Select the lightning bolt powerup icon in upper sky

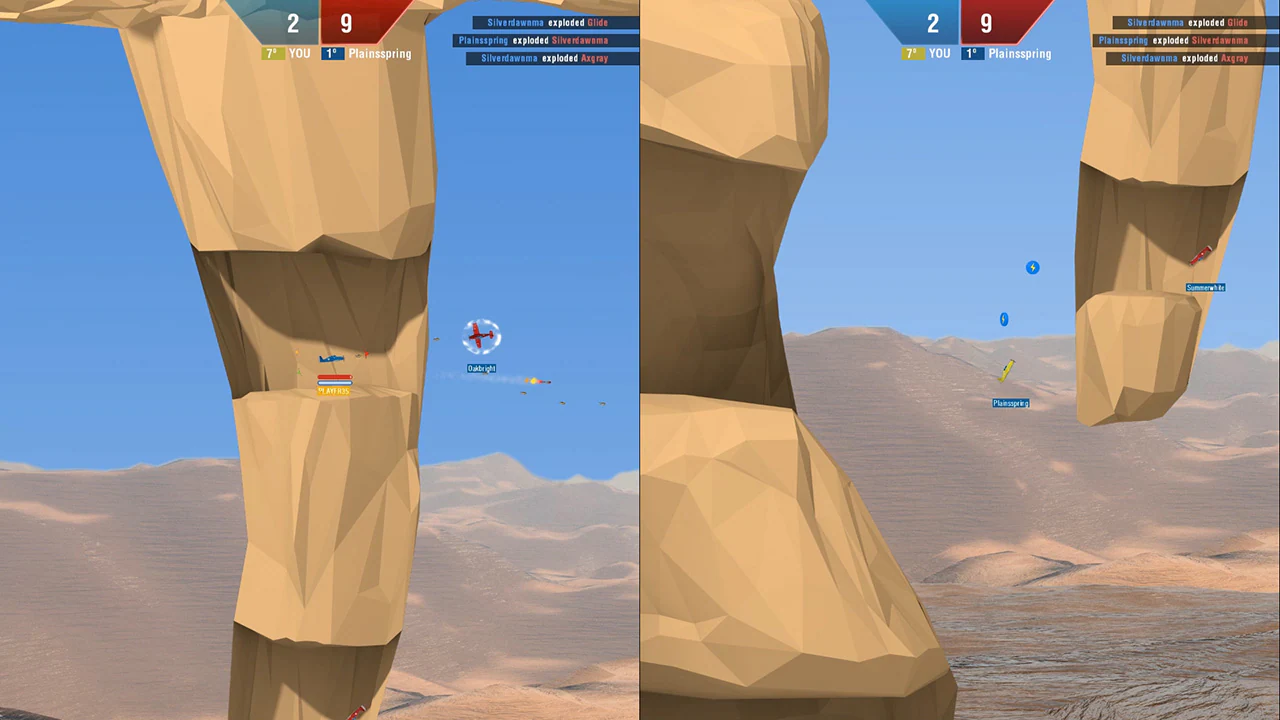click(x=1032, y=267)
